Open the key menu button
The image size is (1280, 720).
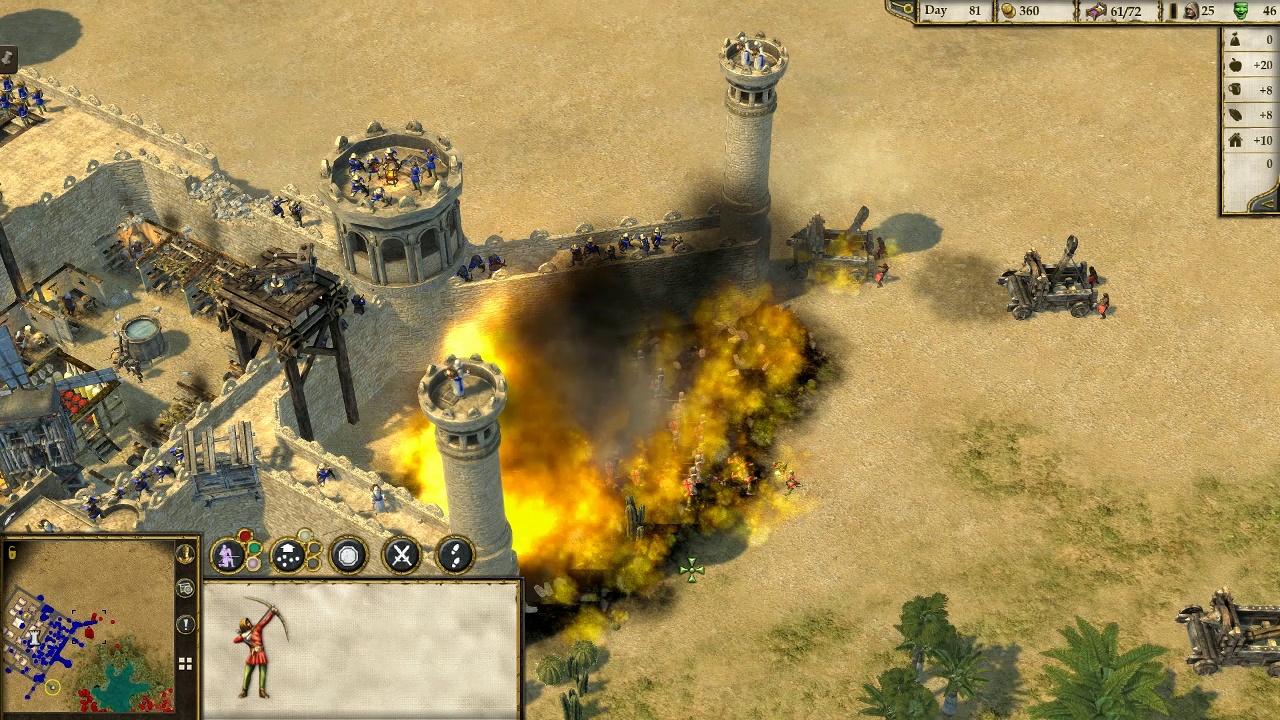[905, 10]
